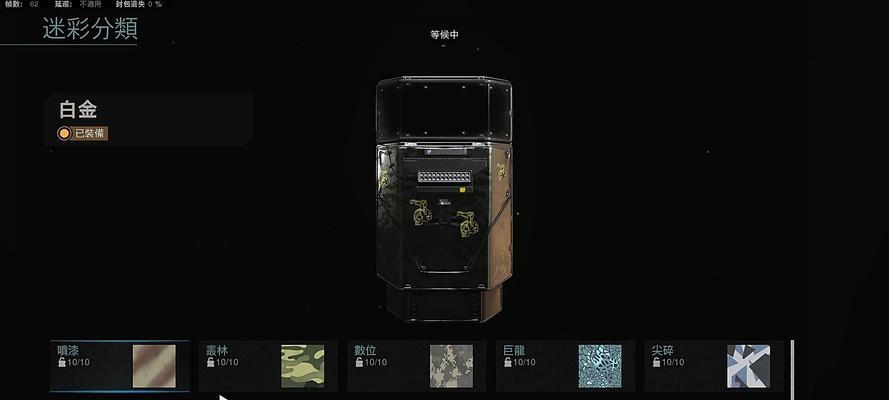
Task: Pick the 尖碎 splinter camo category
Action: pyautogui.click(x=712, y=365)
